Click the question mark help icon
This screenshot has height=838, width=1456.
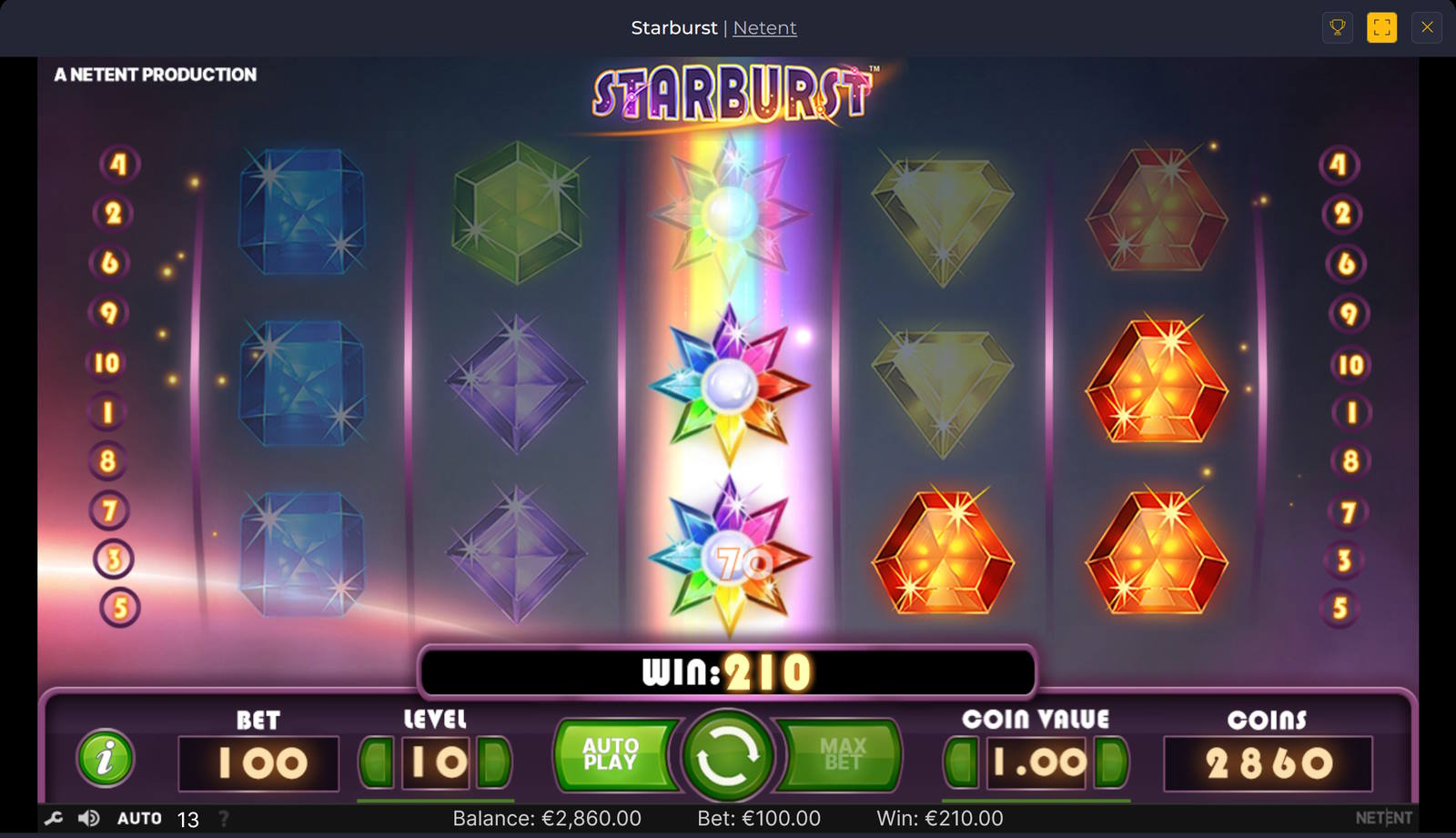(224, 818)
